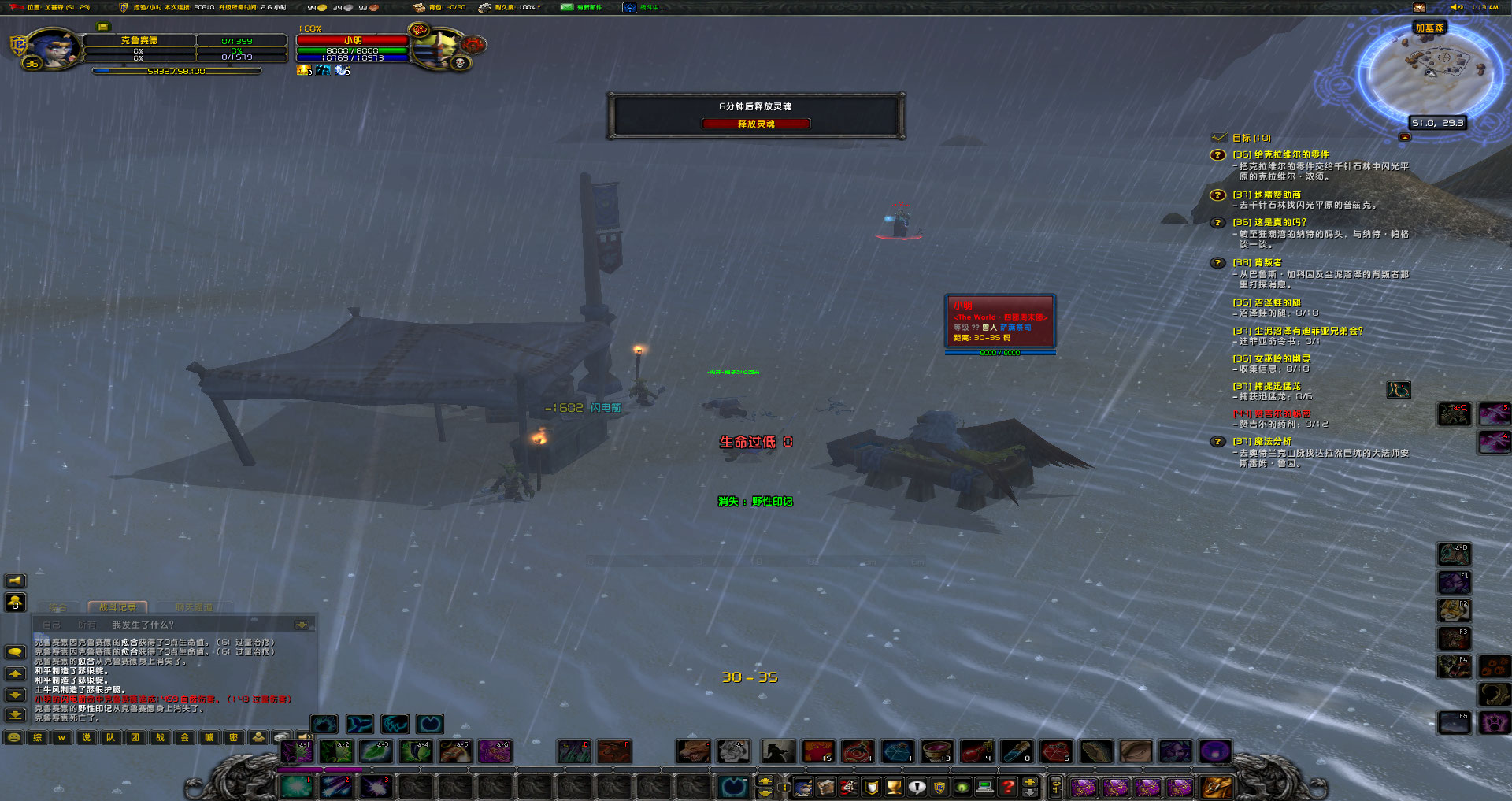
Task: Select the 给克拉维尔的零件 quest in the tracker
Action: (x=1280, y=154)
